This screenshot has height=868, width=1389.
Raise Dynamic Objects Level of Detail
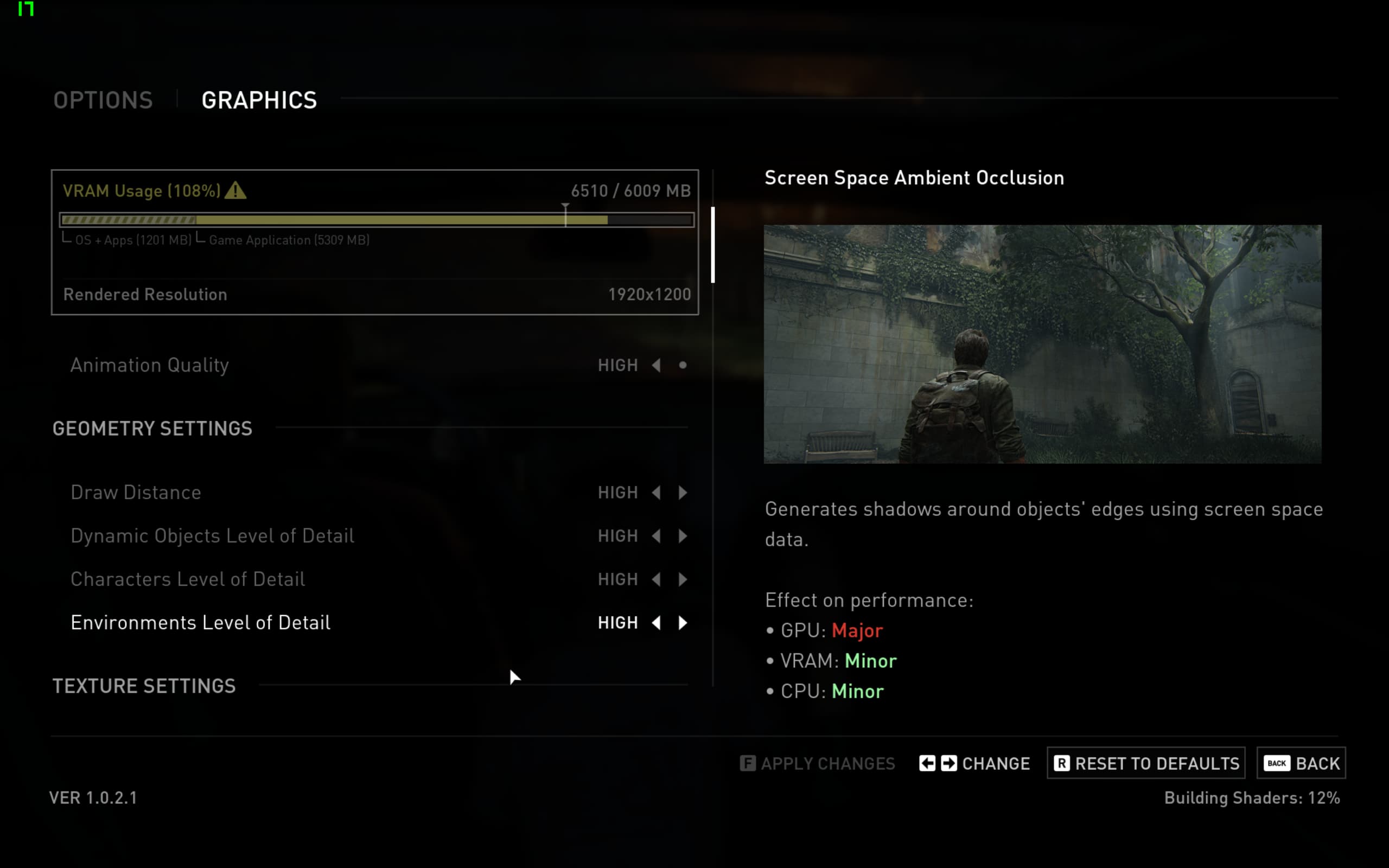683,535
